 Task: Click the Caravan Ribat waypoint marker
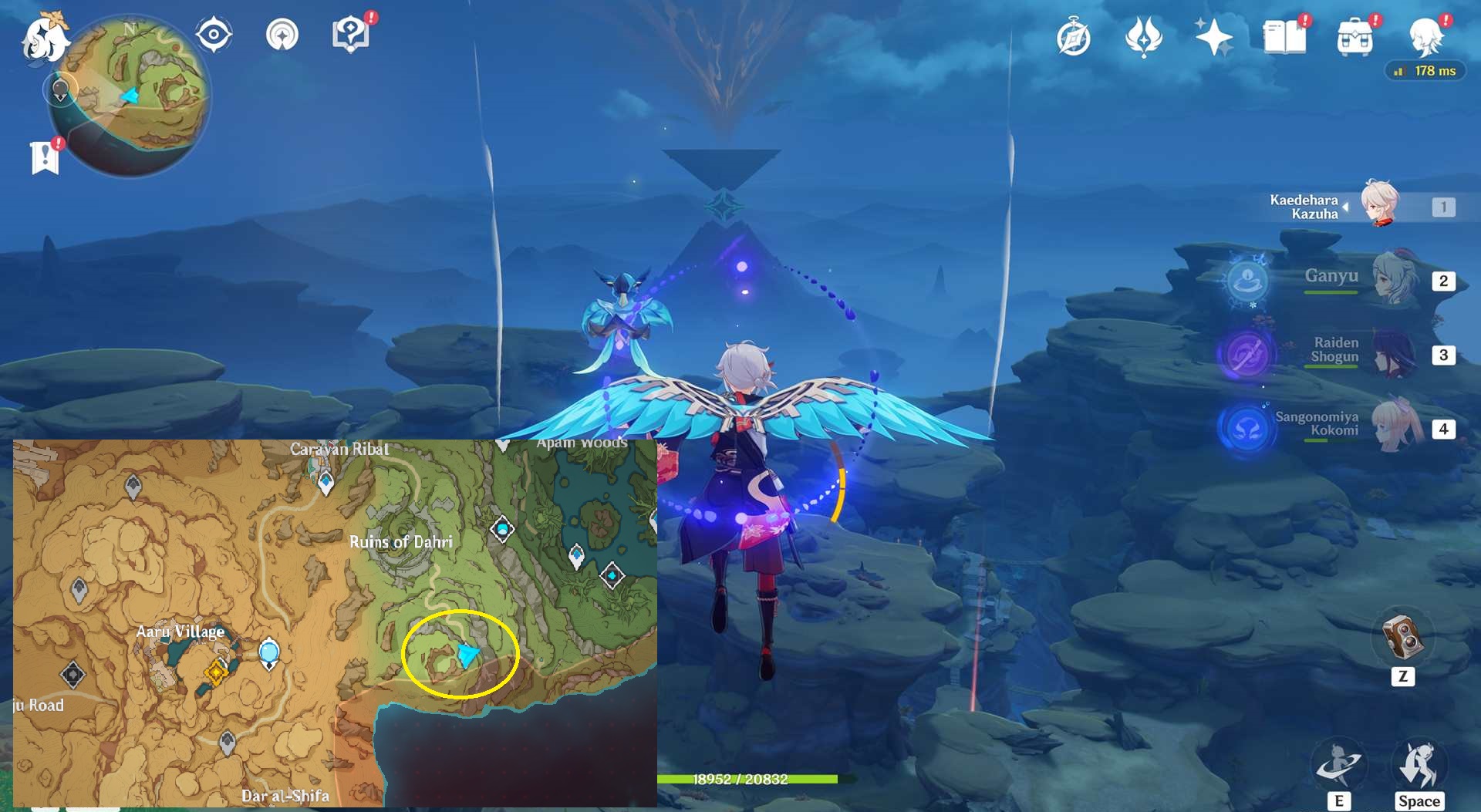(x=326, y=483)
